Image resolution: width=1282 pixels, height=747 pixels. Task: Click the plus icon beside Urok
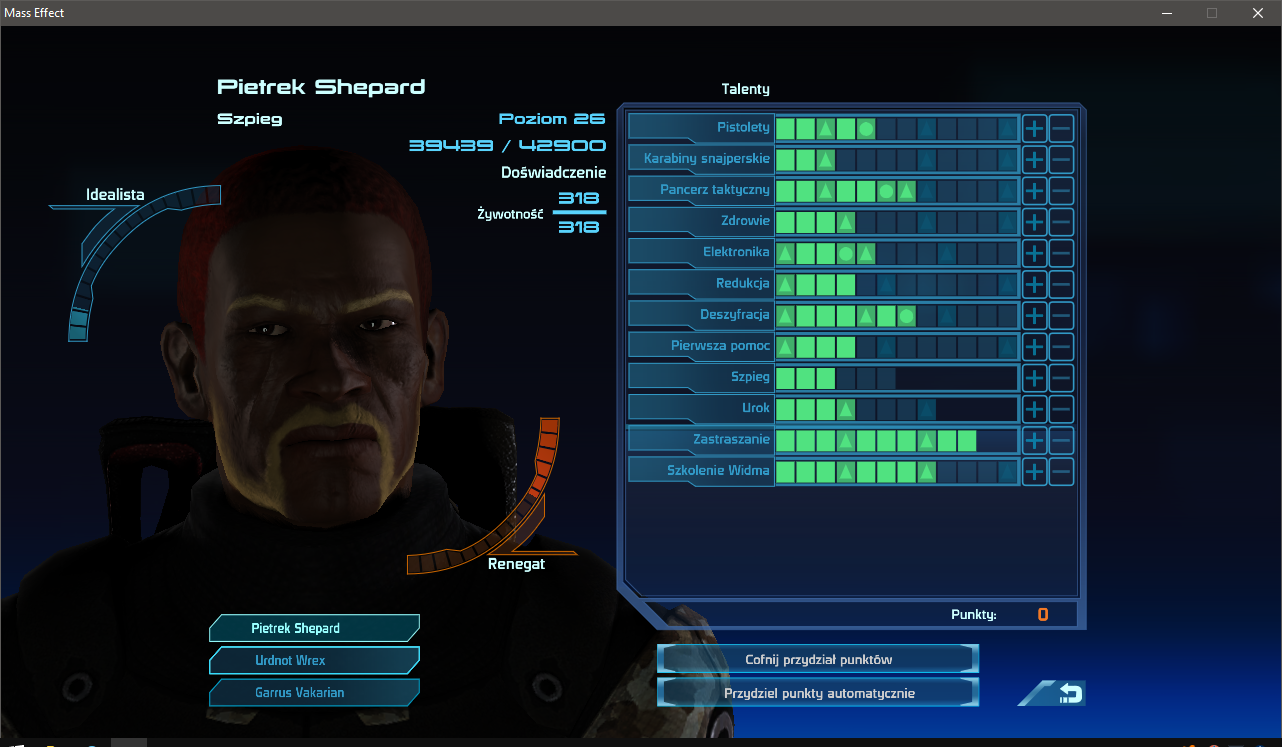tap(1033, 409)
